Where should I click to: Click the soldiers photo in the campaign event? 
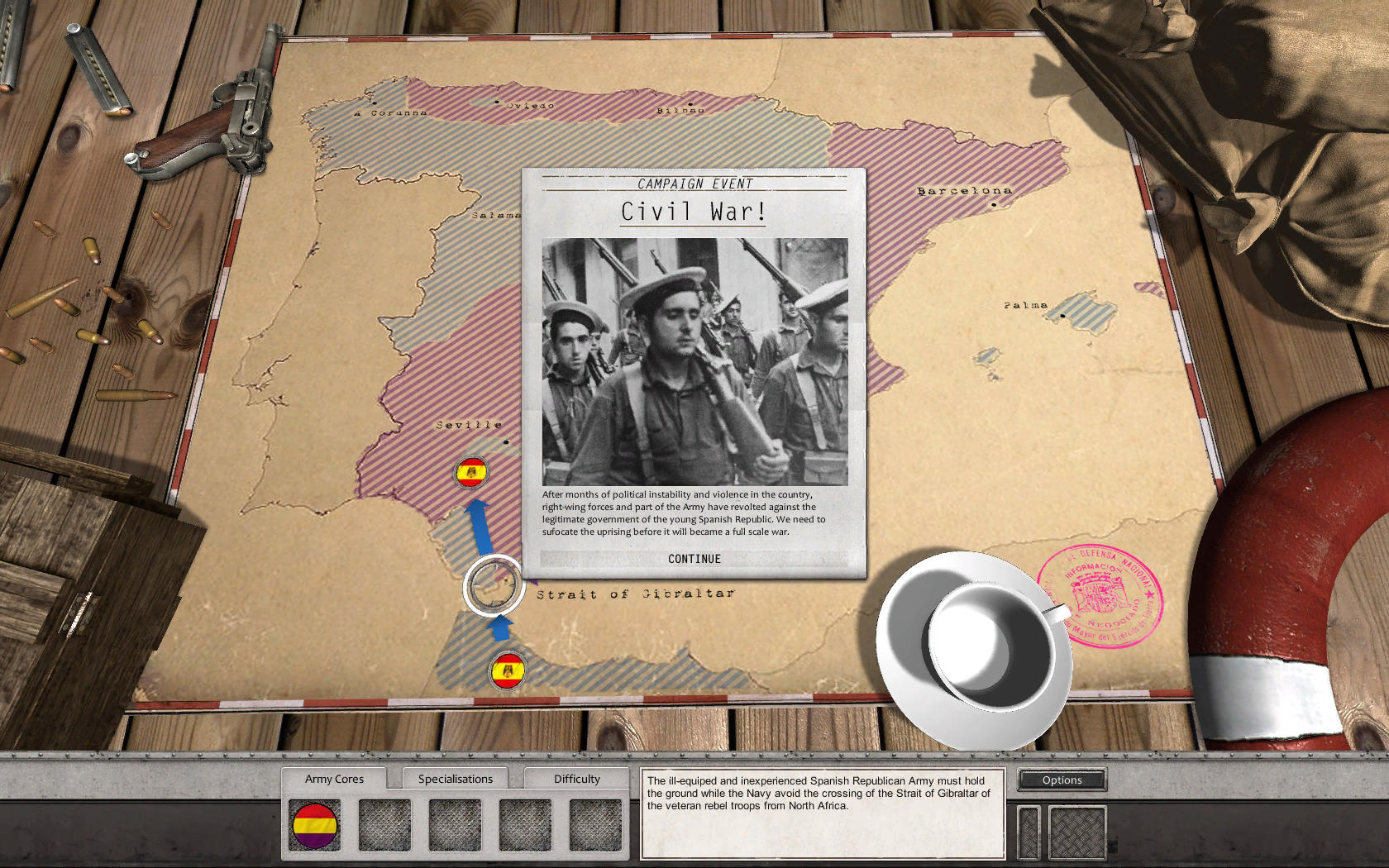694,360
